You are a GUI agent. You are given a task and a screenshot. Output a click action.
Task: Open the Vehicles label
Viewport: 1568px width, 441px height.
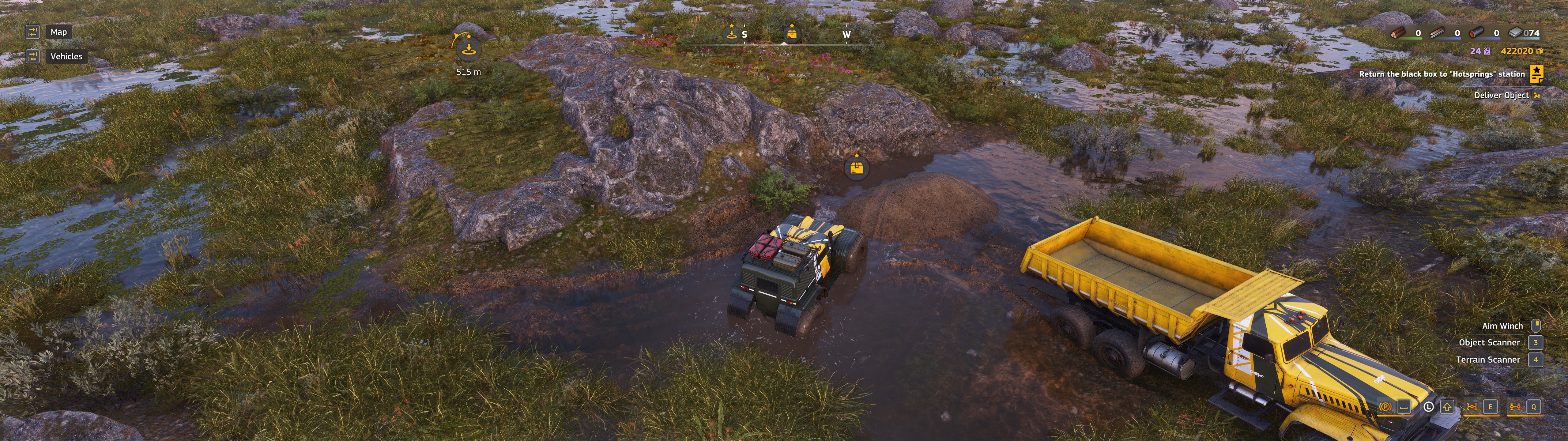[66, 56]
